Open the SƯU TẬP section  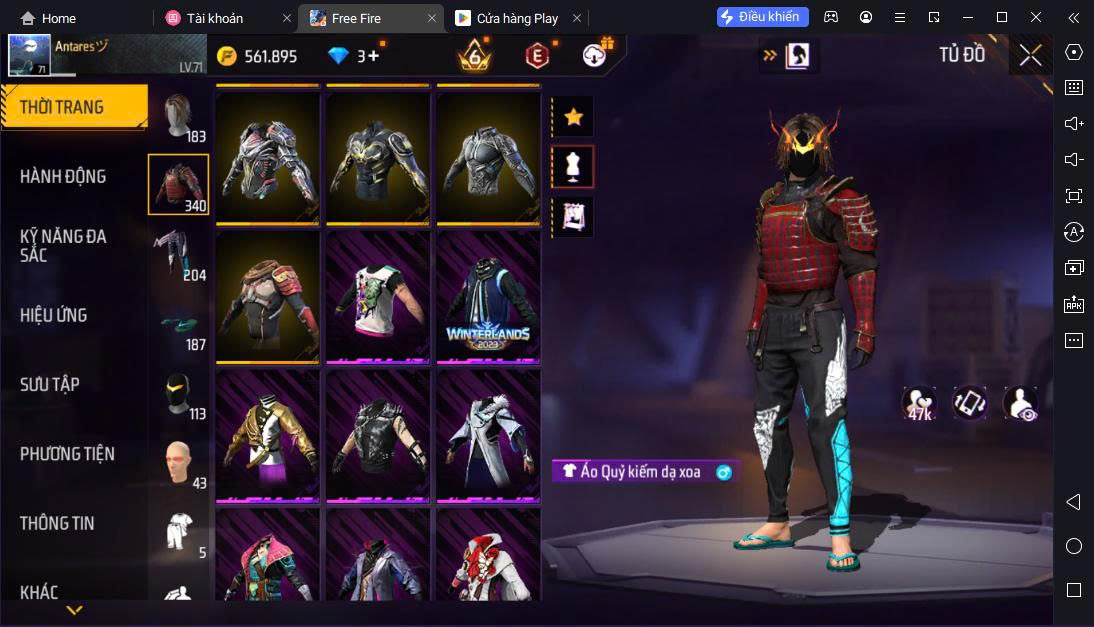pos(50,385)
